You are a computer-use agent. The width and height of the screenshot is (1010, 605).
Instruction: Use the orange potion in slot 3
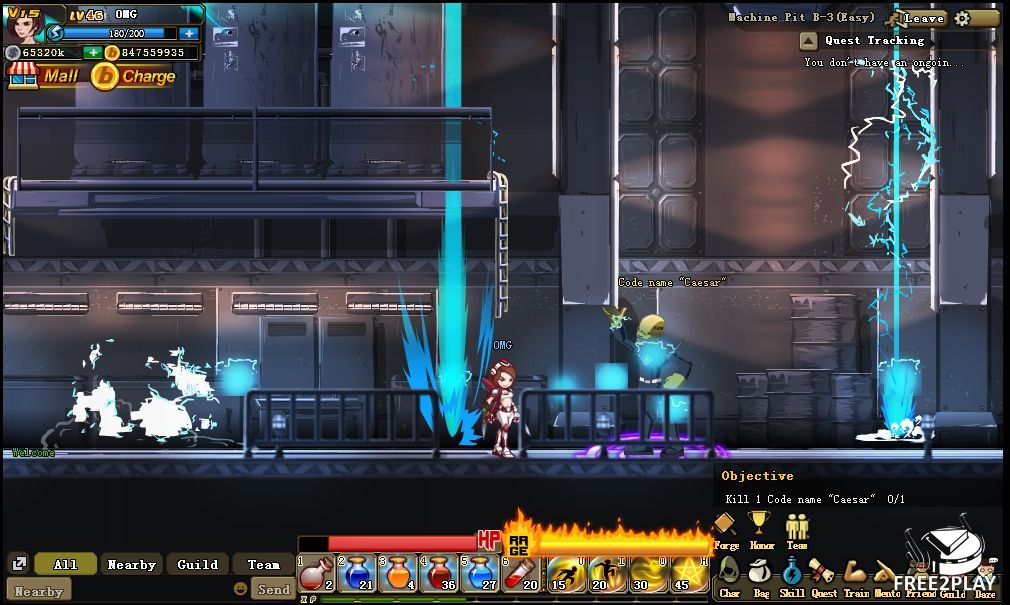click(398, 574)
